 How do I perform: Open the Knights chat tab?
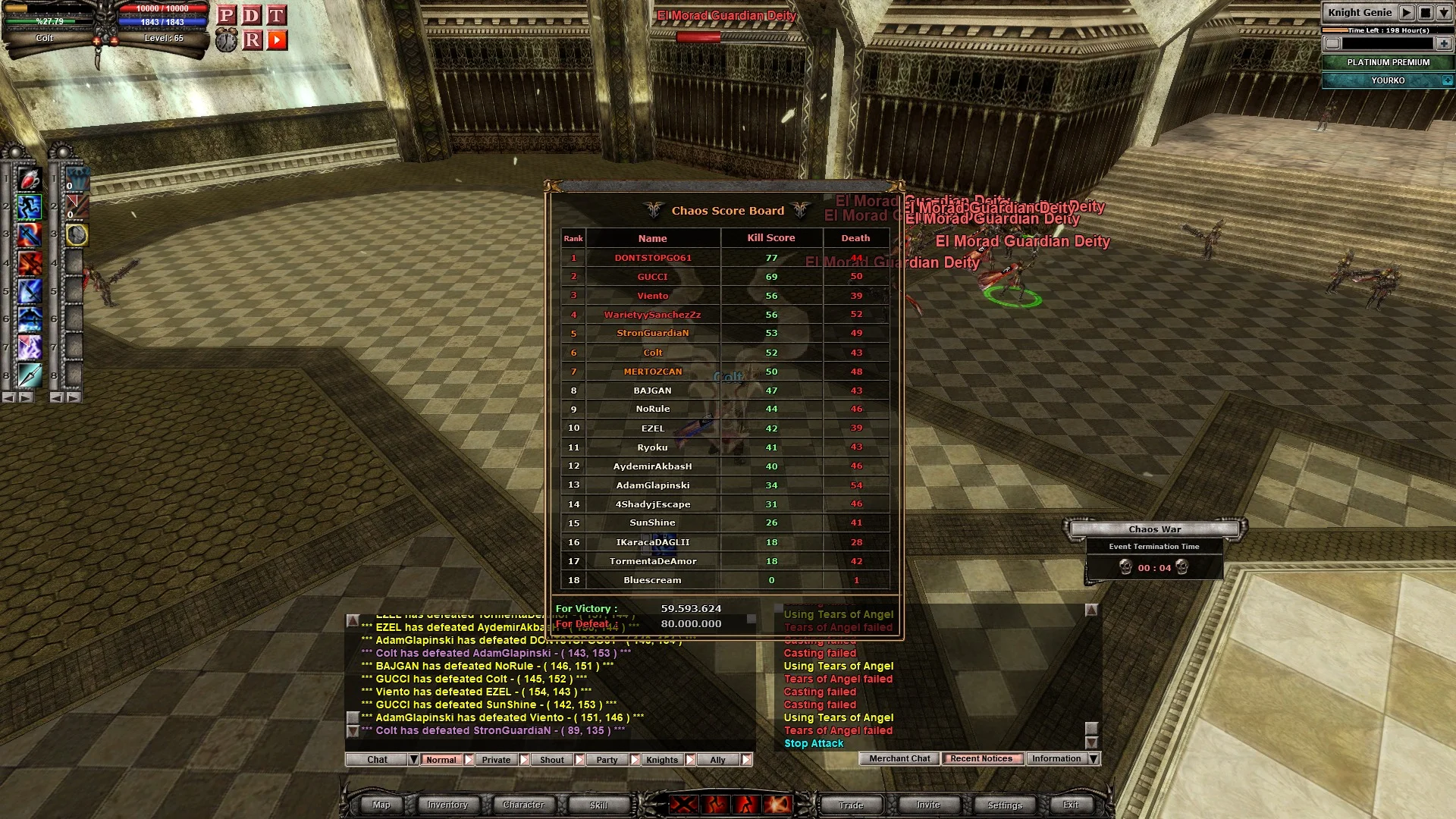tap(662, 760)
